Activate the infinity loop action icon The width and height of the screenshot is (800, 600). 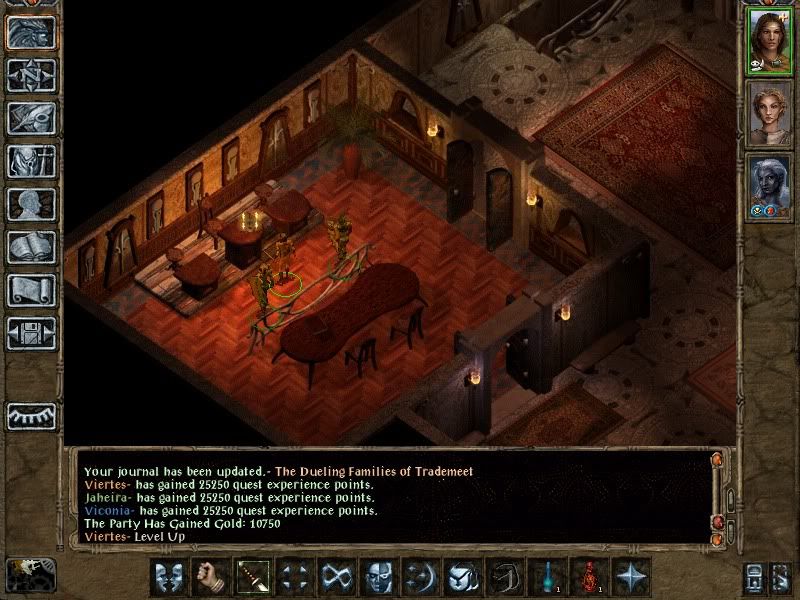click(334, 577)
